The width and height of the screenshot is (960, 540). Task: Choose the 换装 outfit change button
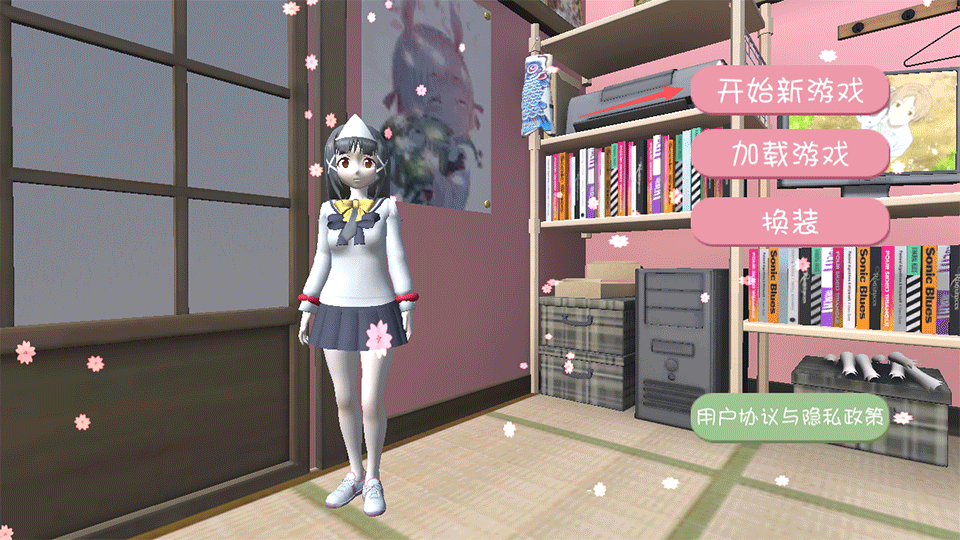pos(789,222)
